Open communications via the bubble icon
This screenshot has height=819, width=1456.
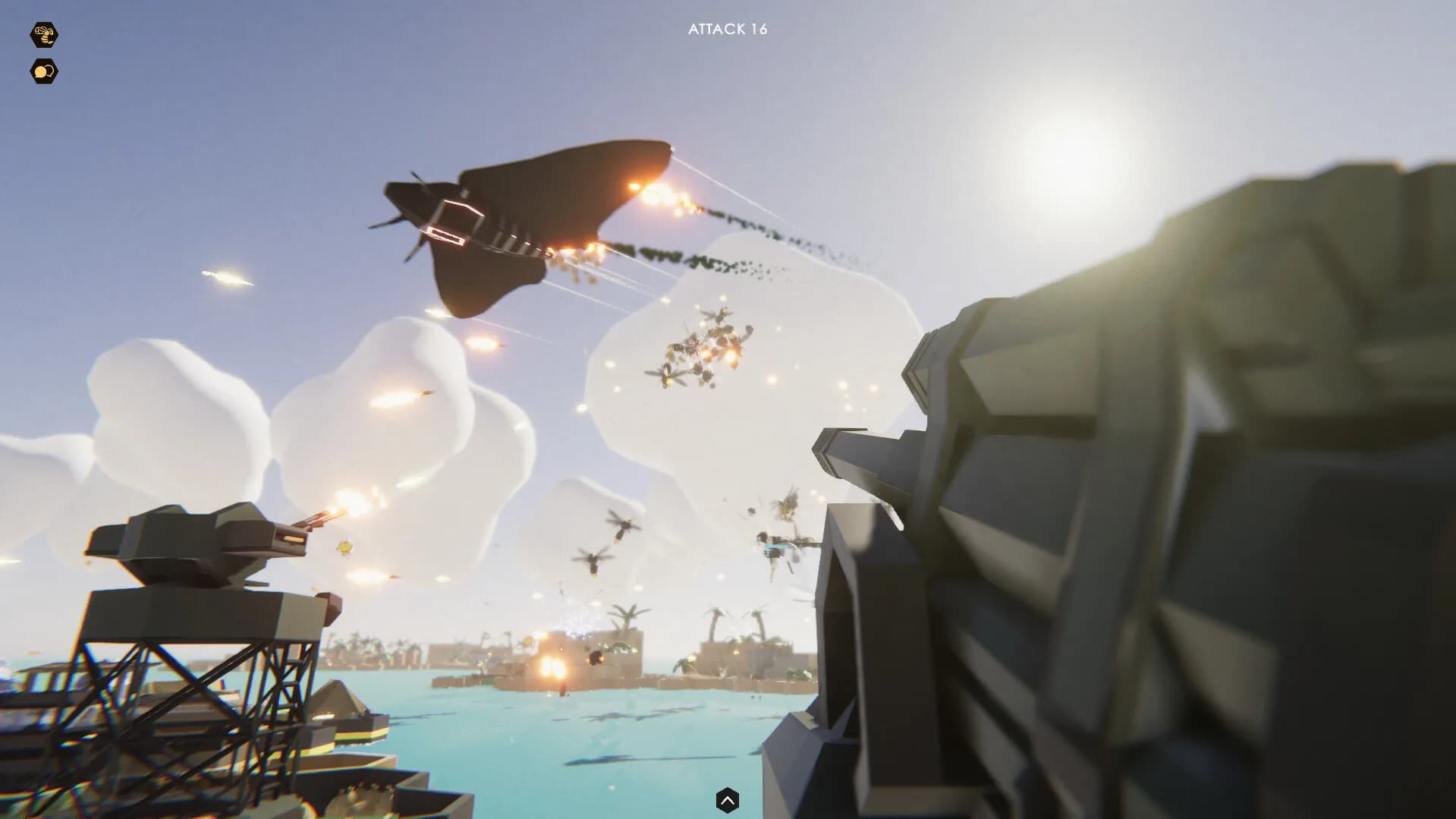click(x=44, y=70)
